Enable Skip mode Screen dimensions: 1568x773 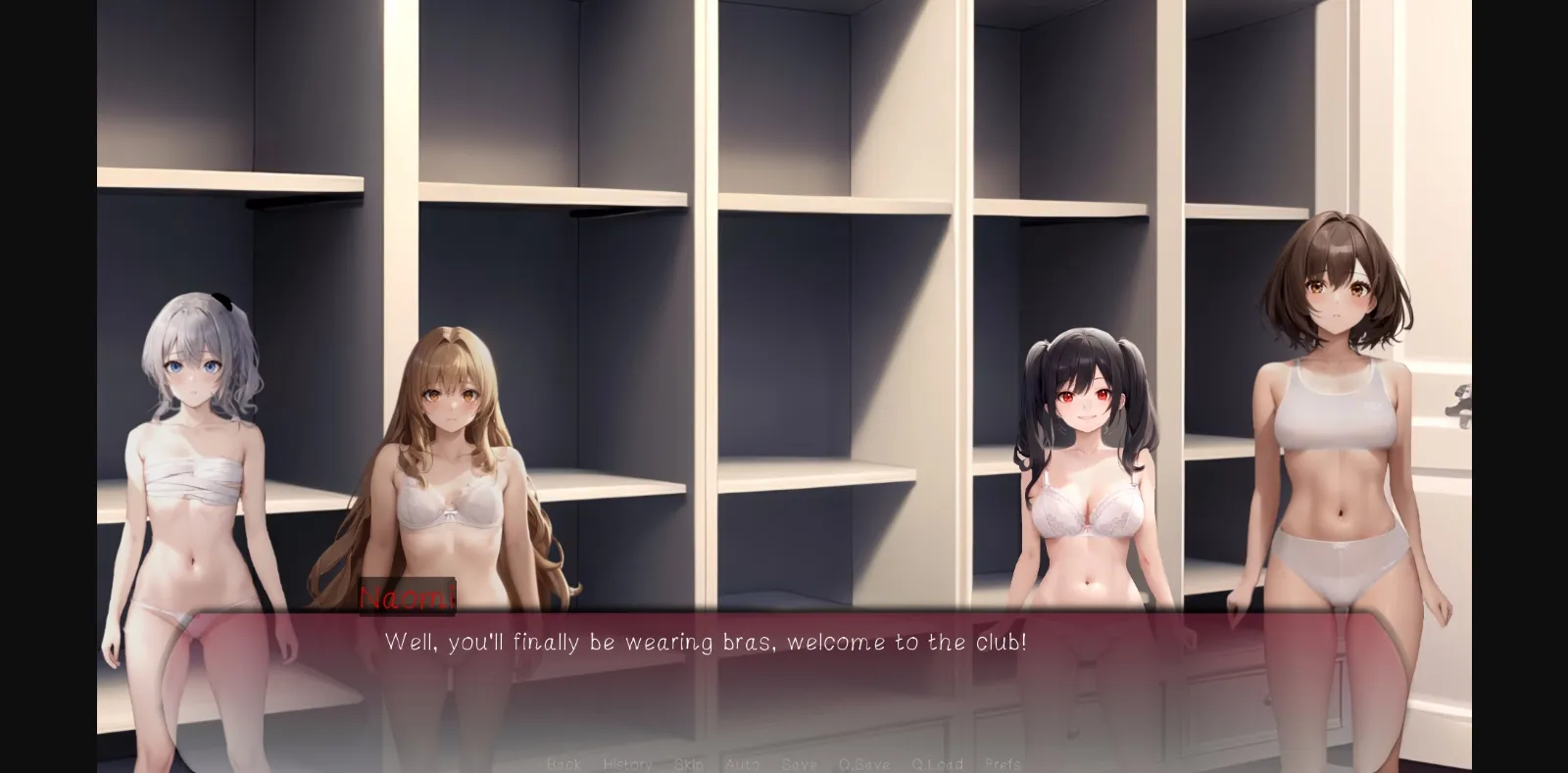click(689, 764)
